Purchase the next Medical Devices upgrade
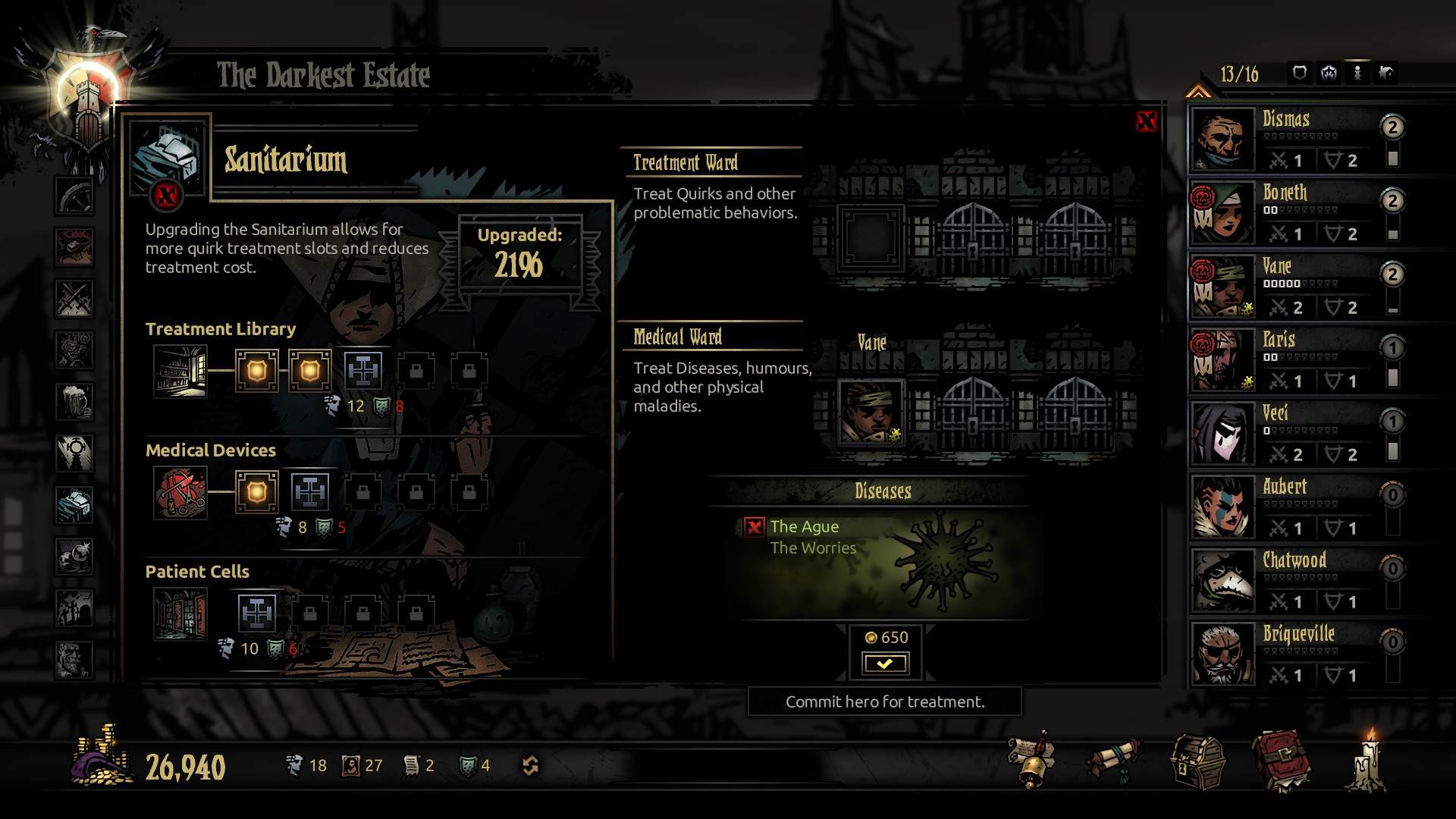Screen dimensions: 1456x819 pyautogui.click(x=310, y=492)
